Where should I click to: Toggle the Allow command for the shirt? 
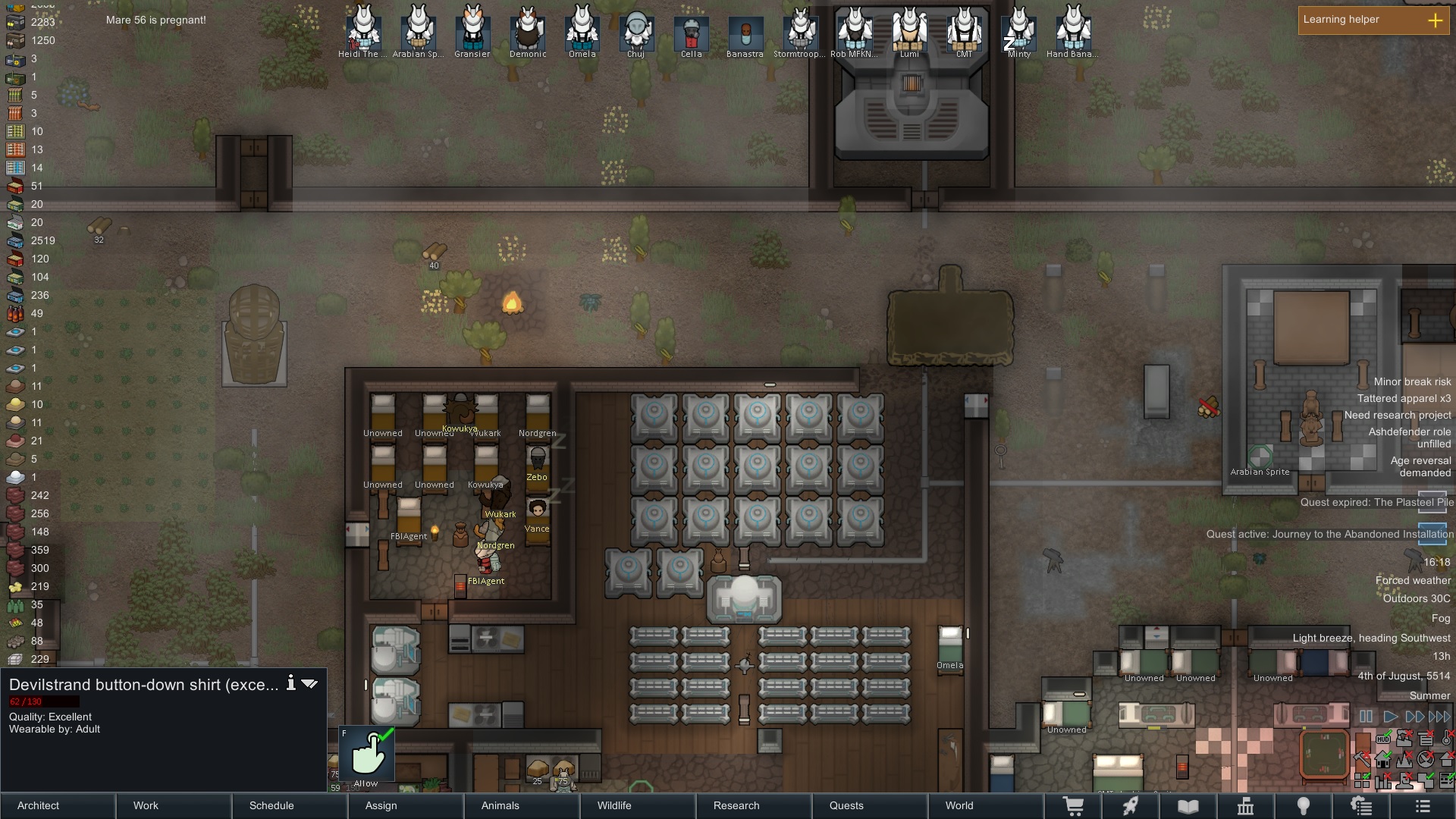pyautogui.click(x=366, y=755)
